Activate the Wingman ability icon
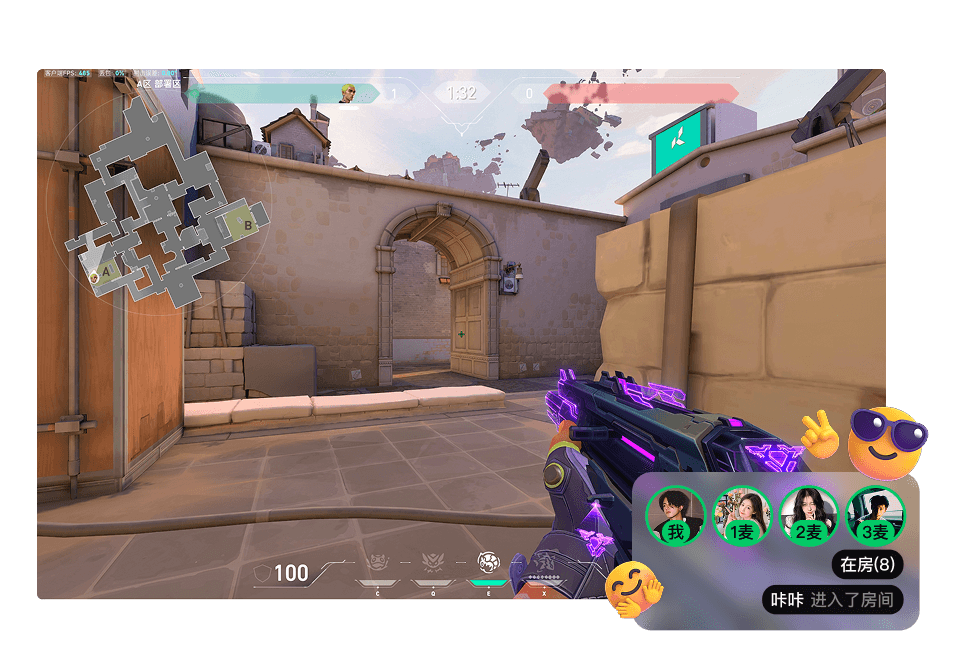The image size is (956, 656). [x=434, y=563]
